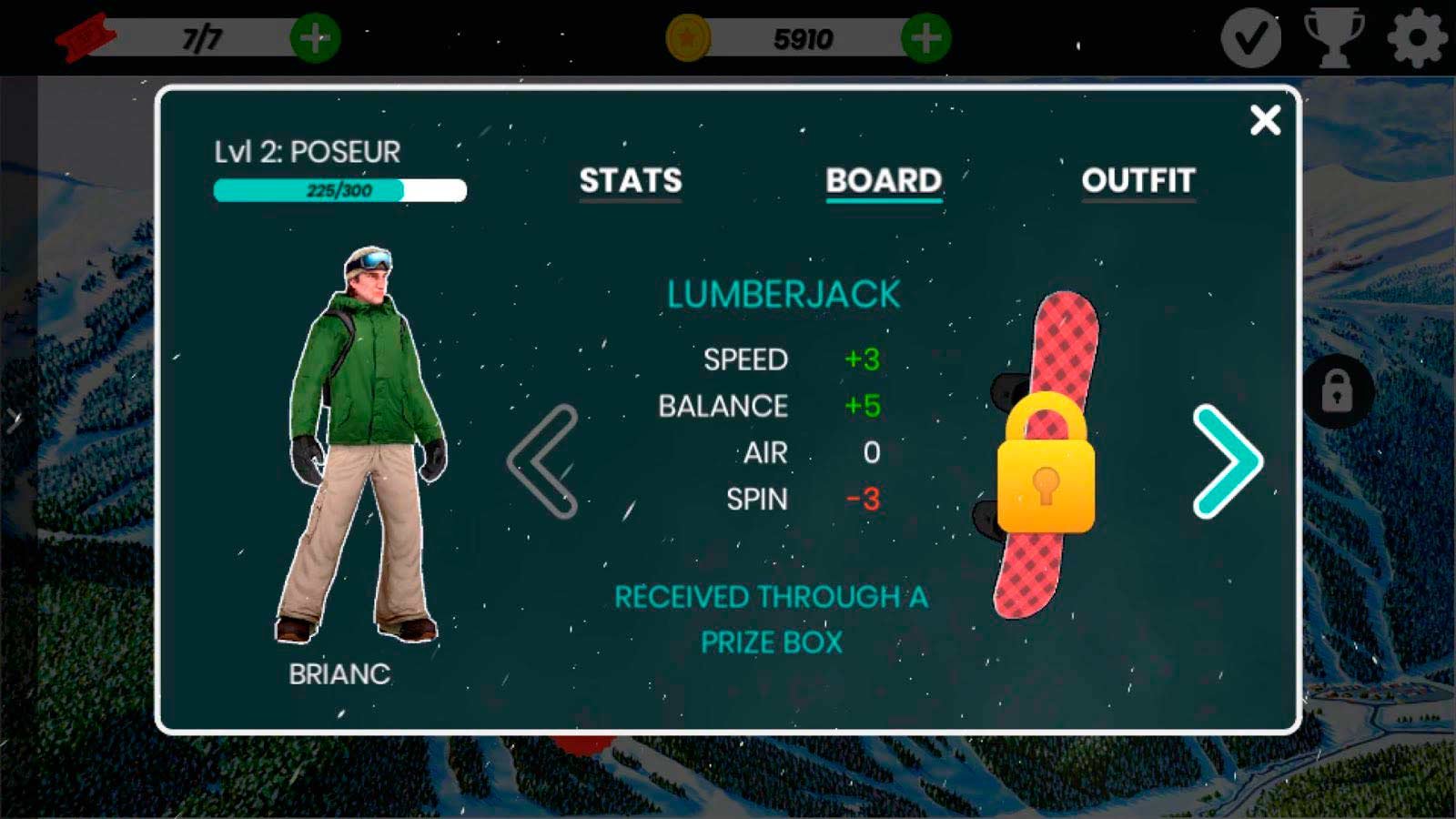View the trophy achievements
Viewport: 1456px width, 819px height.
(1334, 38)
